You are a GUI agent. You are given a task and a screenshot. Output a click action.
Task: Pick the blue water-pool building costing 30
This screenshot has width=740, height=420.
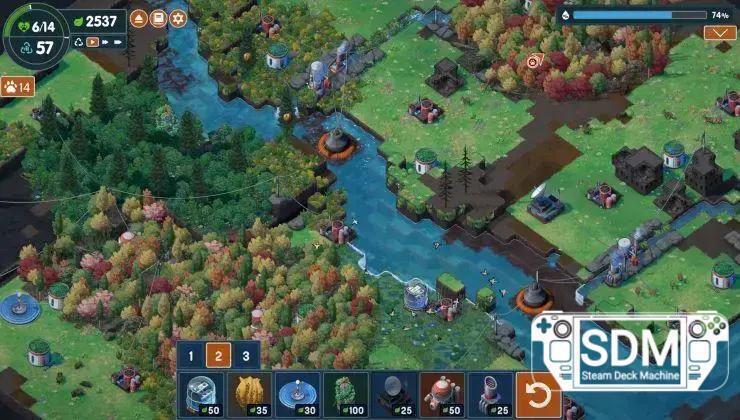[x=298, y=395]
